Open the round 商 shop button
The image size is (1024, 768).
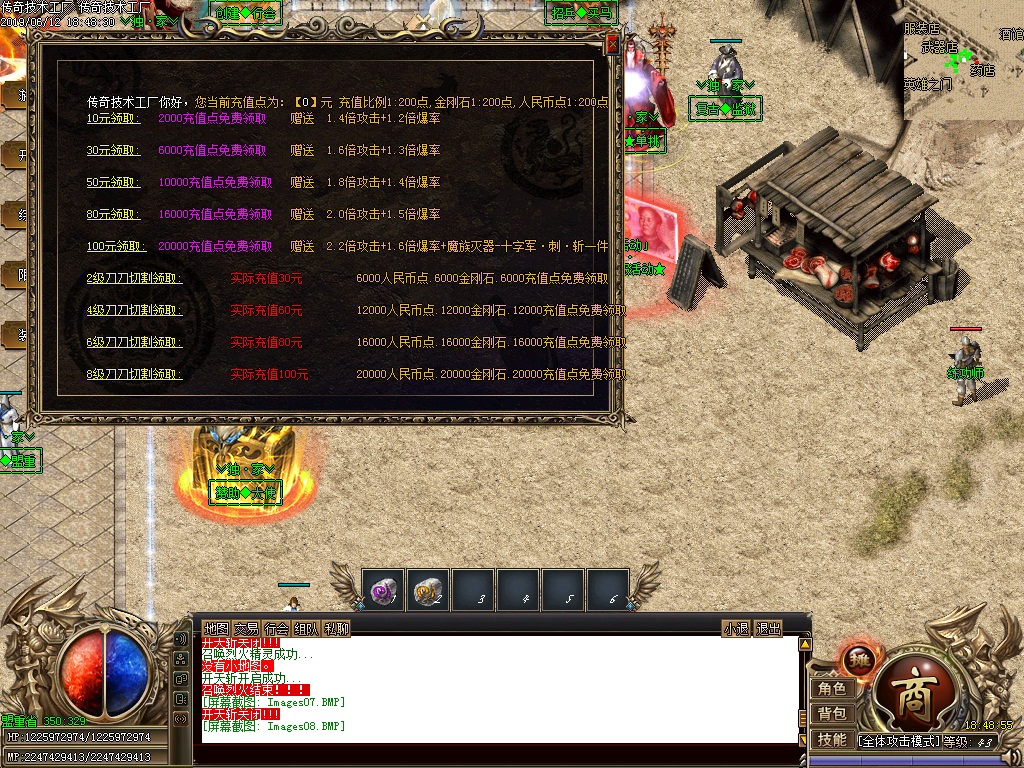coord(911,695)
